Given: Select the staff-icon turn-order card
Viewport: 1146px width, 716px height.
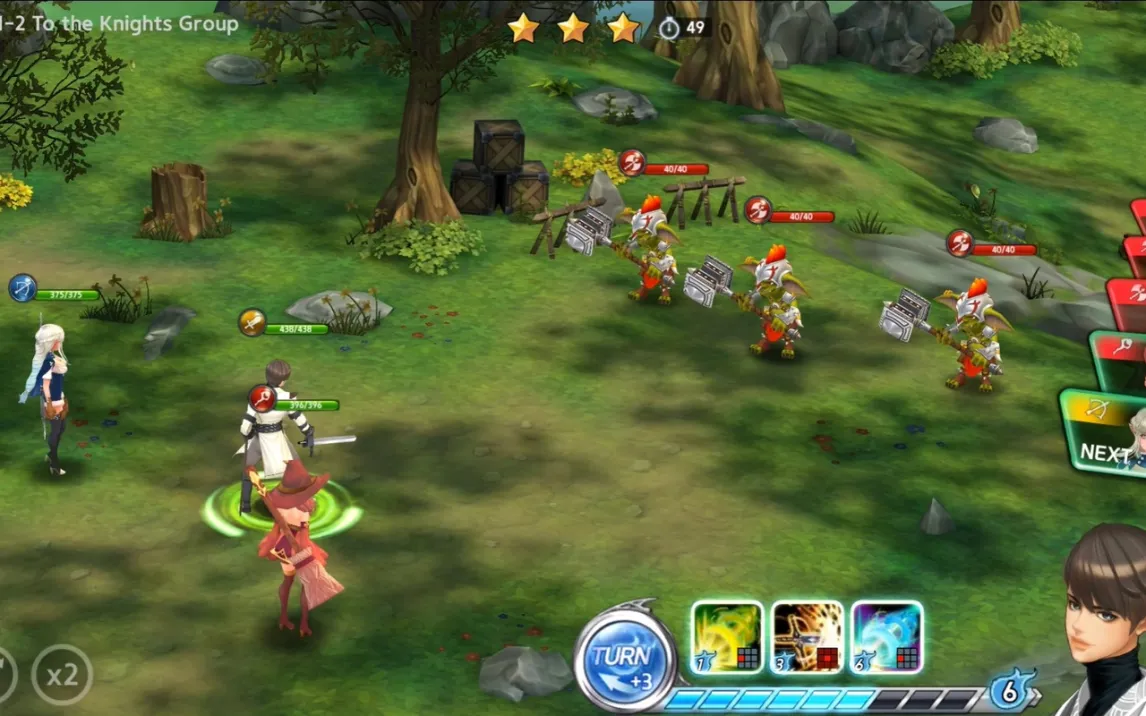Looking at the screenshot, I should pos(1122,358).
